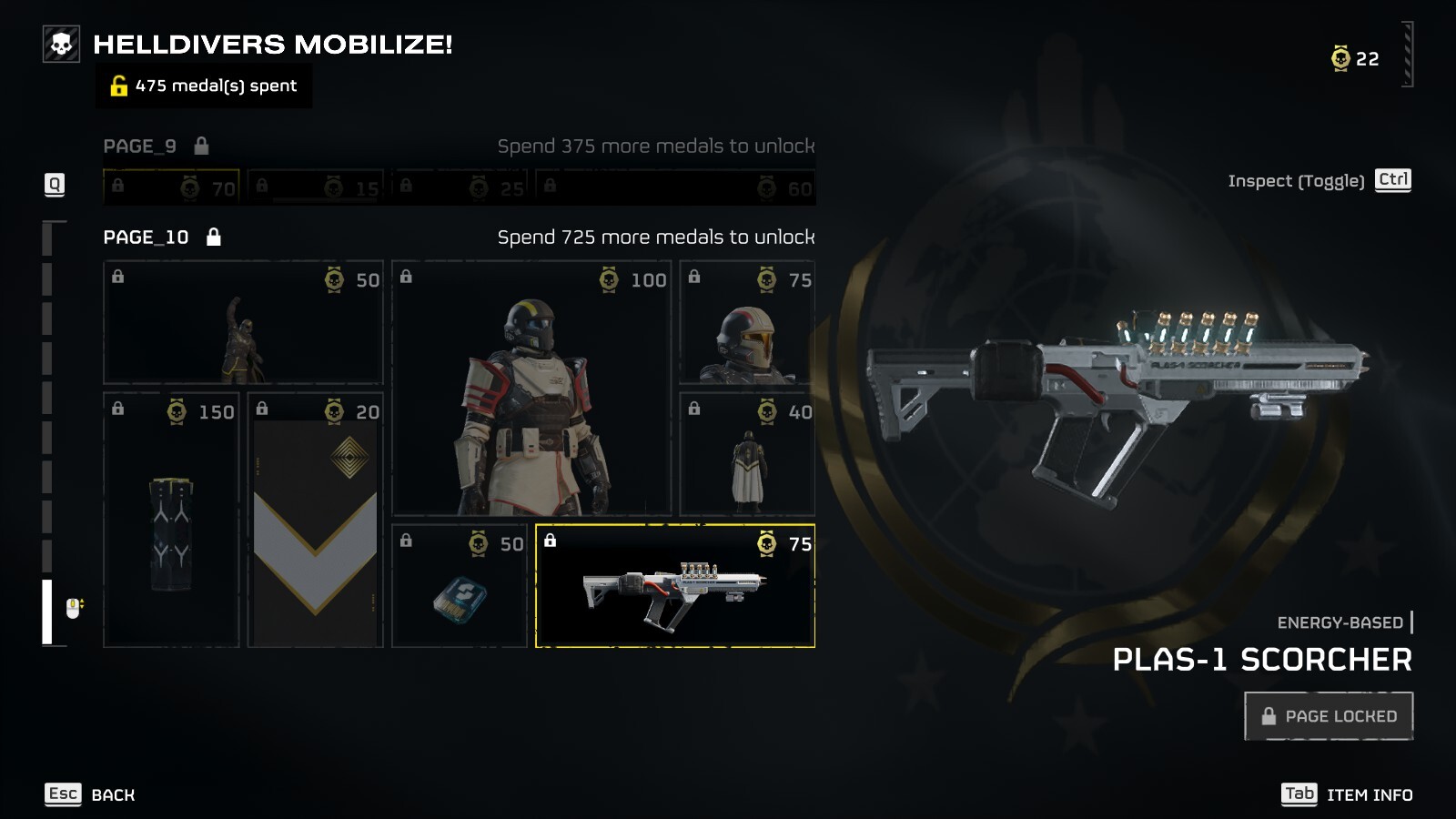This screenshot has height=819, width=1456.
Task: Select the 50-medal emote tile
Action: click(243, 323)
